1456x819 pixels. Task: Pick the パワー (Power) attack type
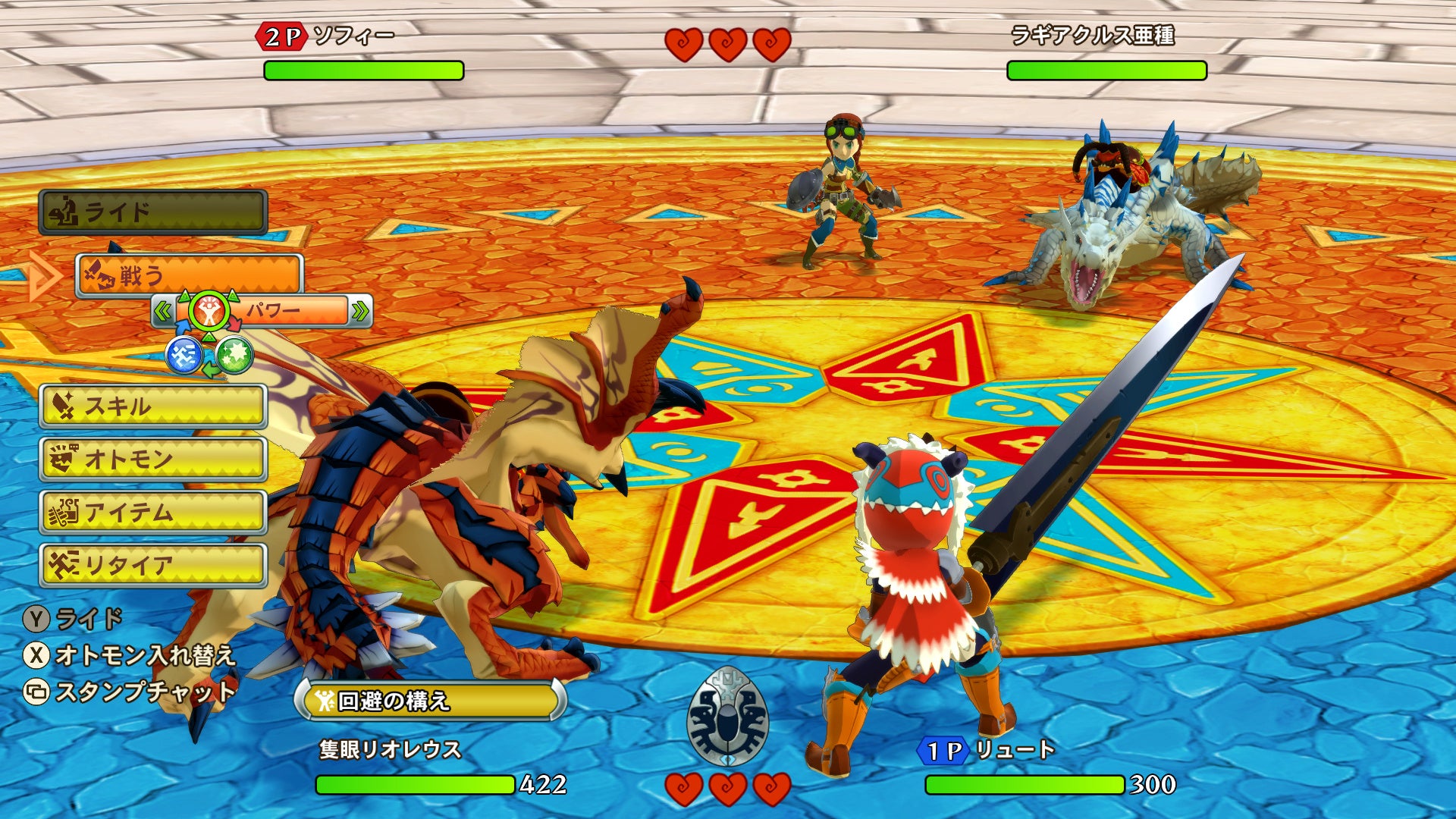tap(273, 311)
